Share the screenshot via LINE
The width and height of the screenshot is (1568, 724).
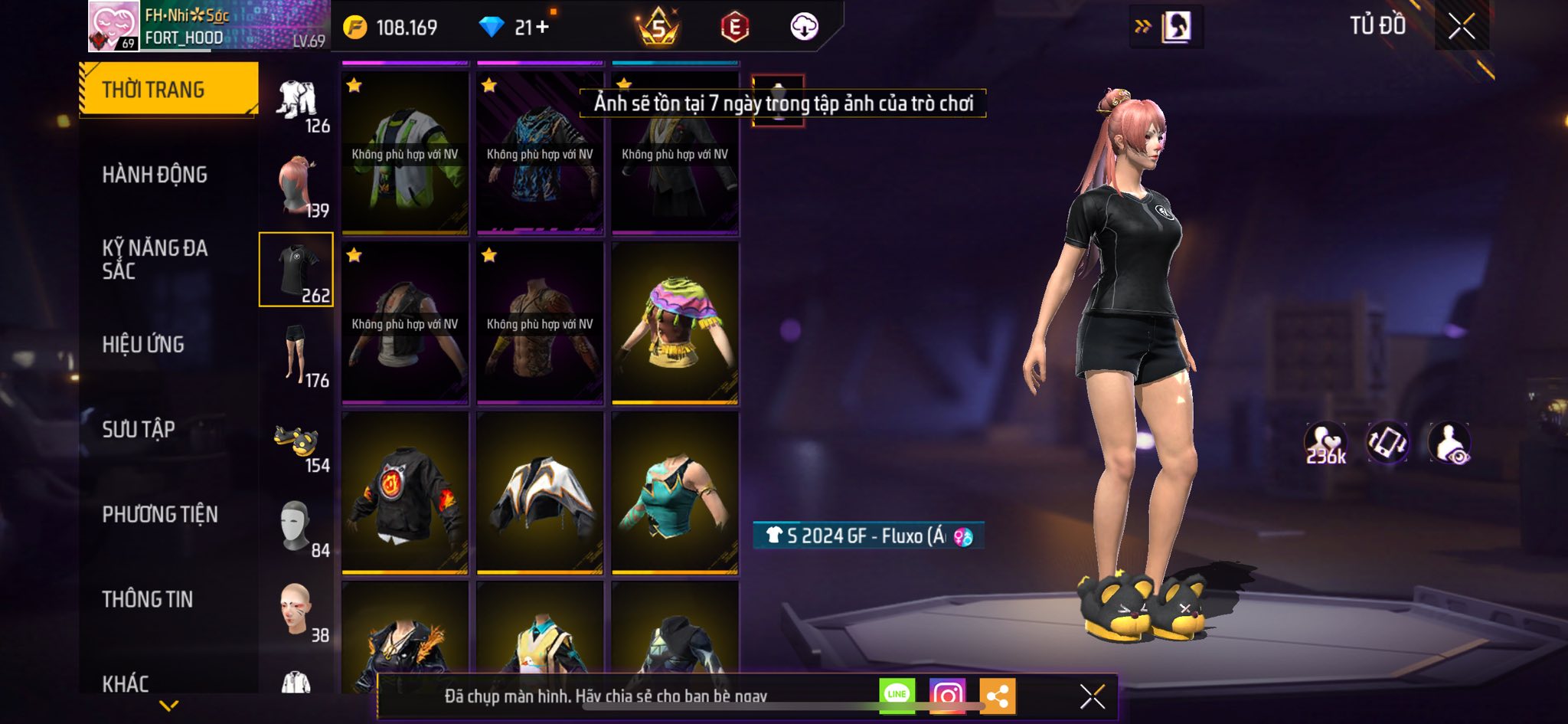(x=897, y=696)
